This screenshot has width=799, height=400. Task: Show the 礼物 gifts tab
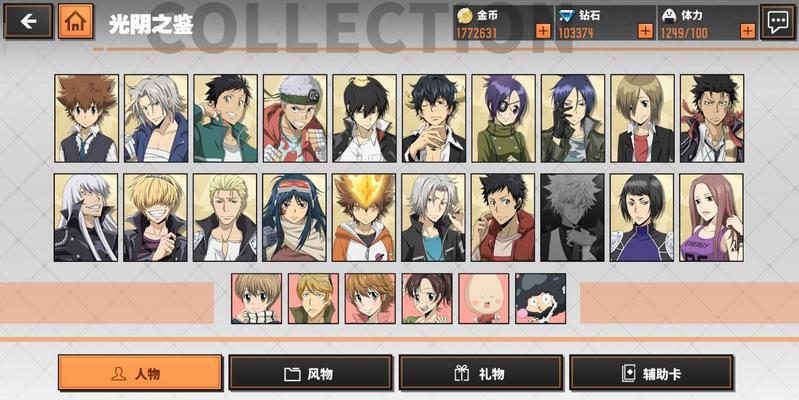[481, 373]
